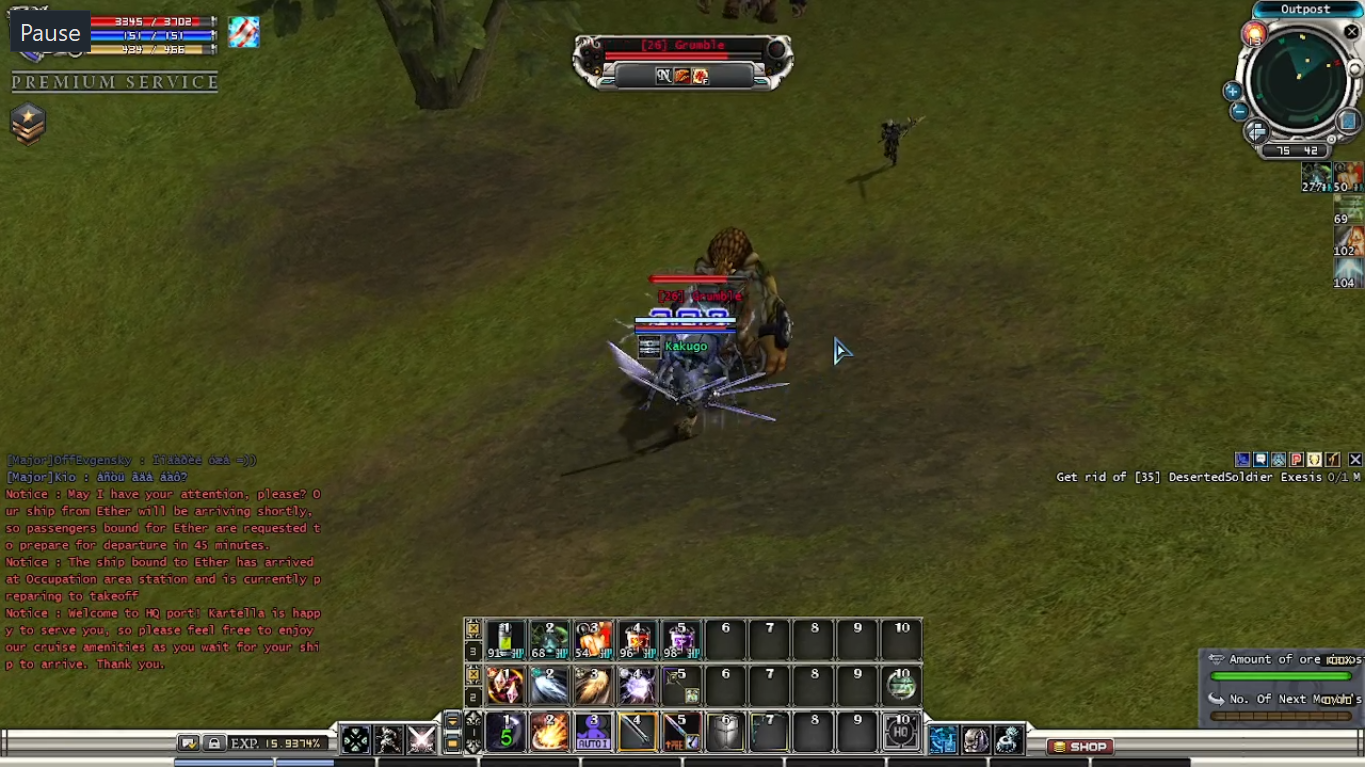
Task: Click the Pause overlay button
Action: [50, 33]
